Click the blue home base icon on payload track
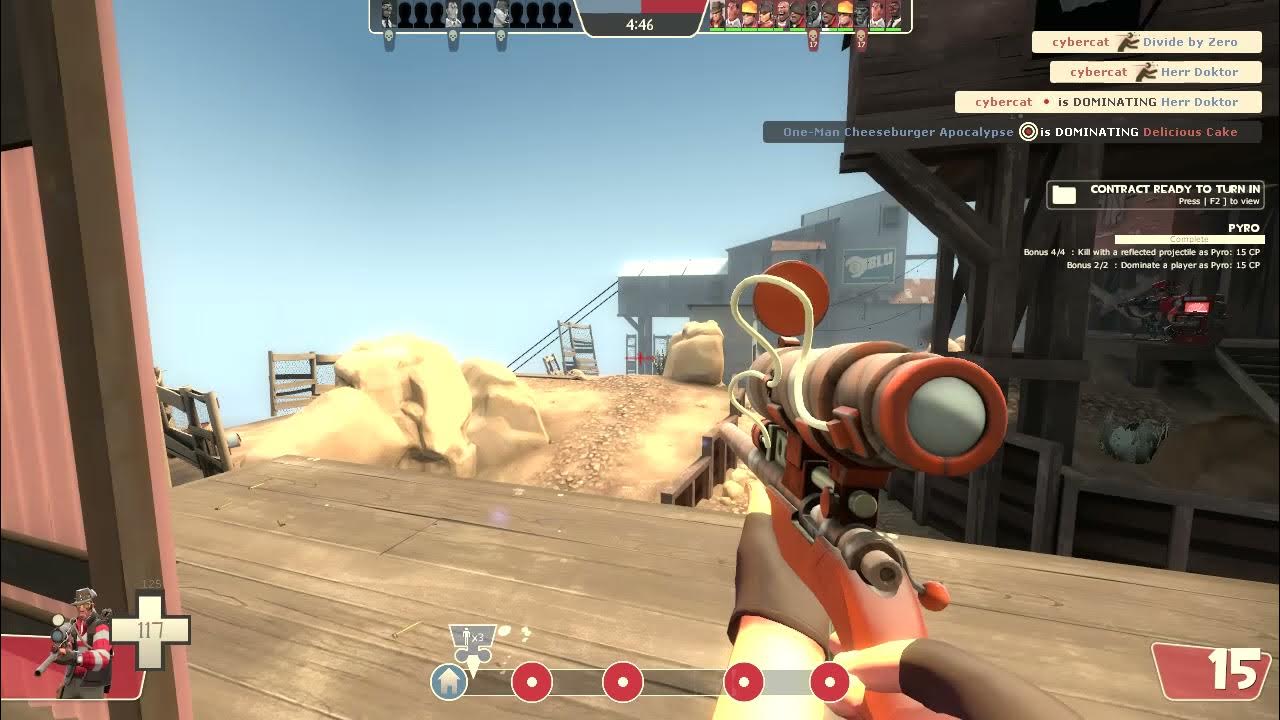Screen dimensions: 1280x720 point(449,682)
